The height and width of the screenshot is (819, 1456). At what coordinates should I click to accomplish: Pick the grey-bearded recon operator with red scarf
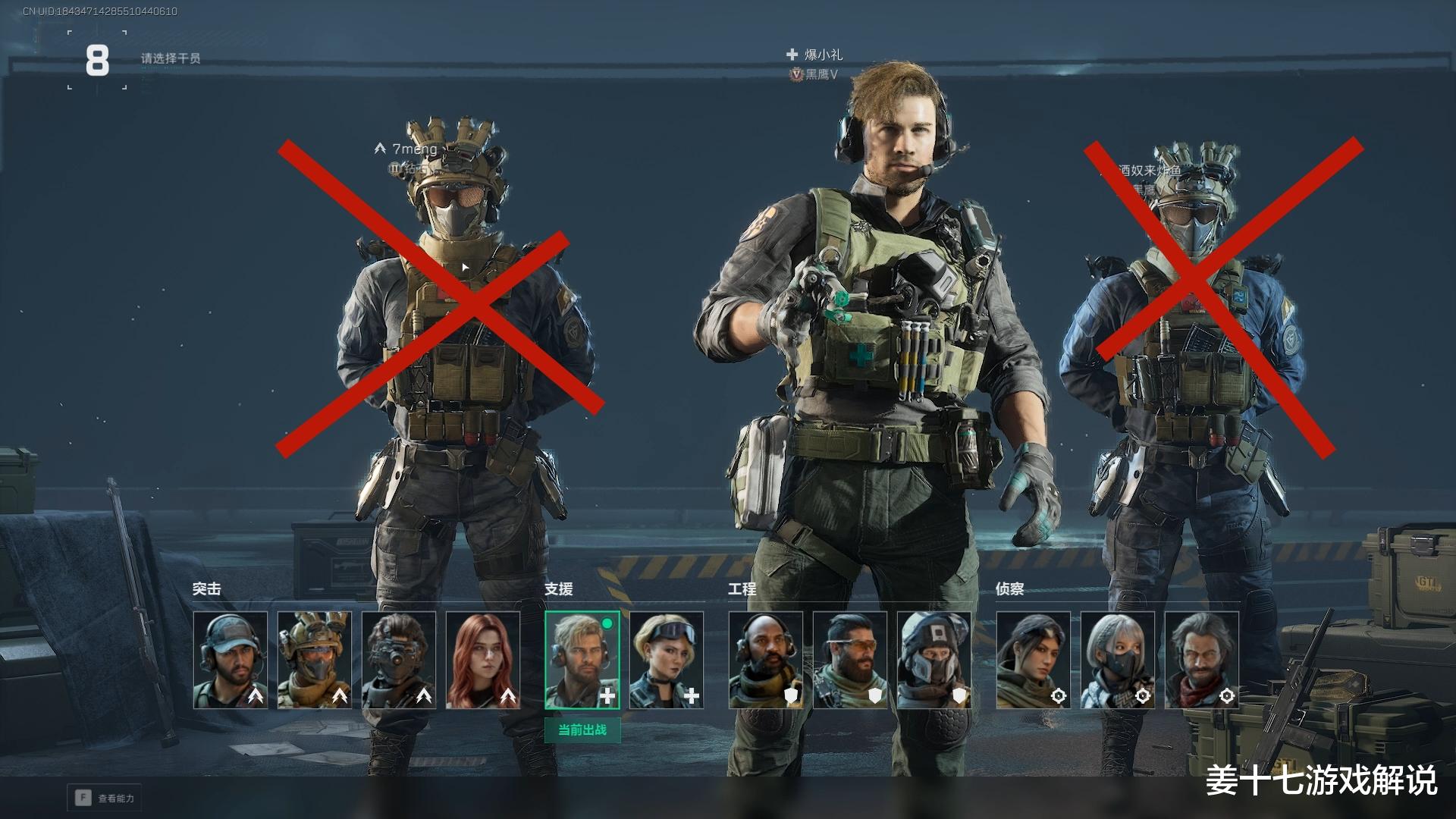[1202, 661]
